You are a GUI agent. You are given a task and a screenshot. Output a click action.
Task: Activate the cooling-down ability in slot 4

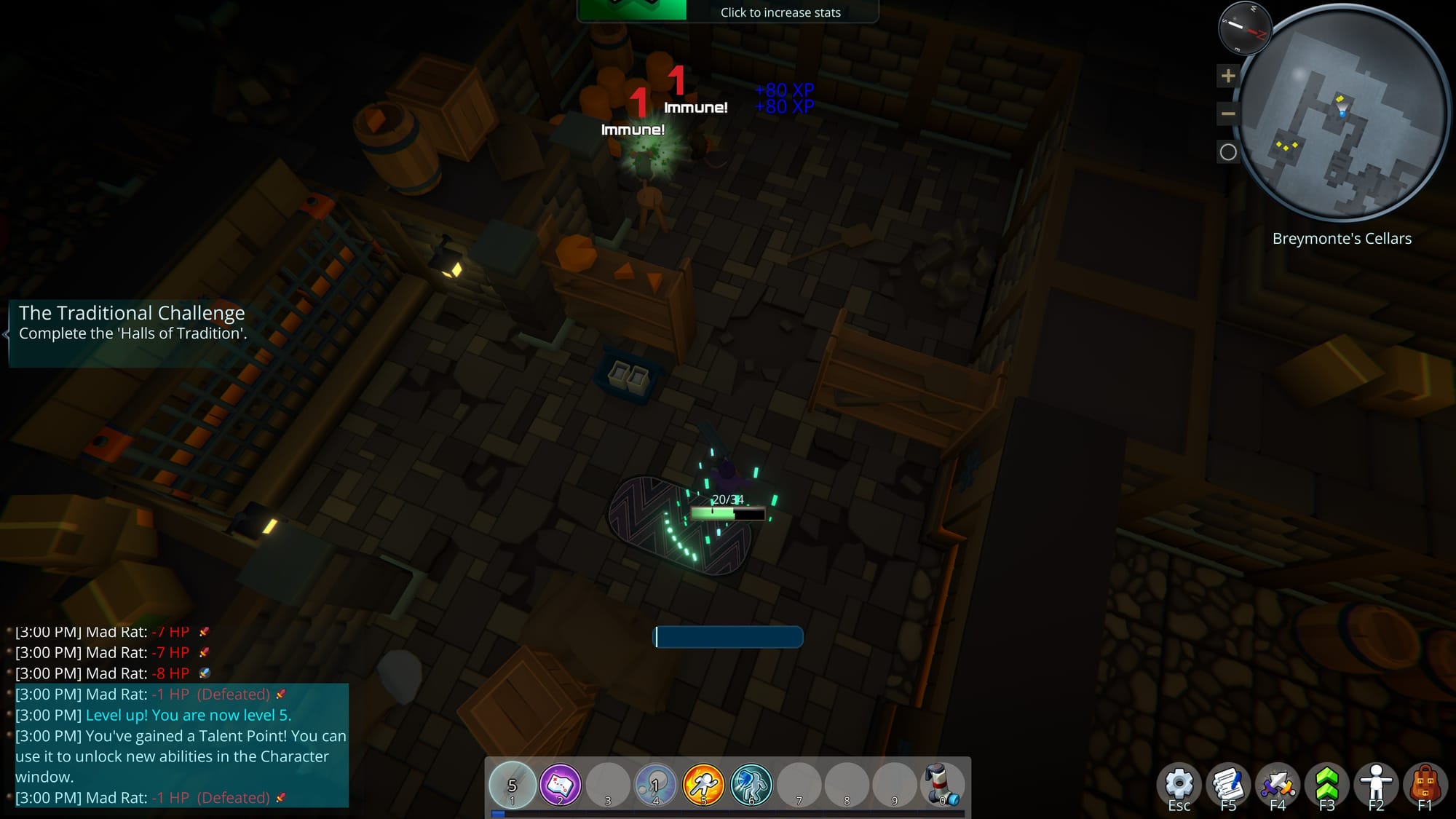click(655, 784)
